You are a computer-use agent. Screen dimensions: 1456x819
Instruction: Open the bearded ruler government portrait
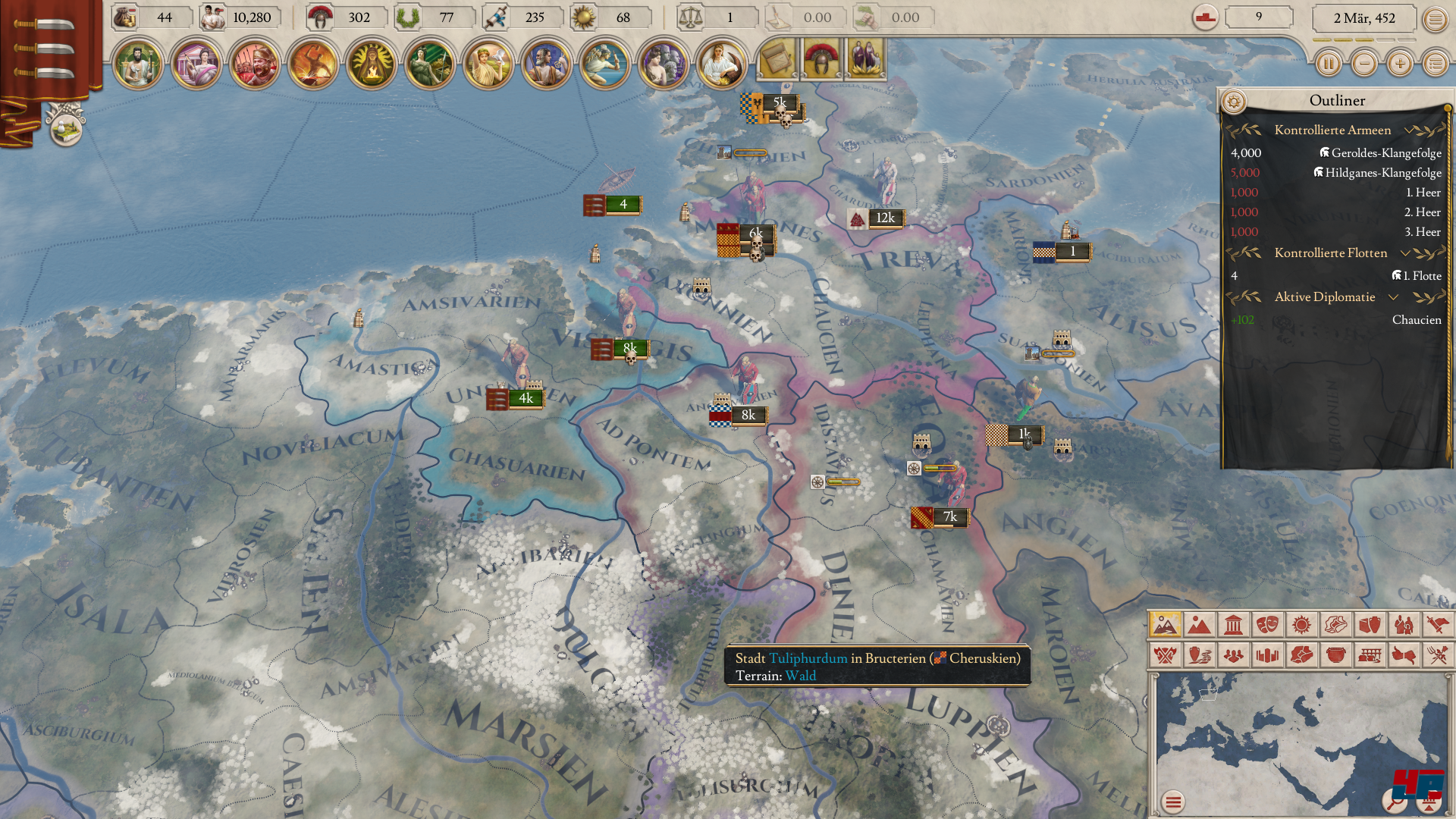click(x=138, y=64)
